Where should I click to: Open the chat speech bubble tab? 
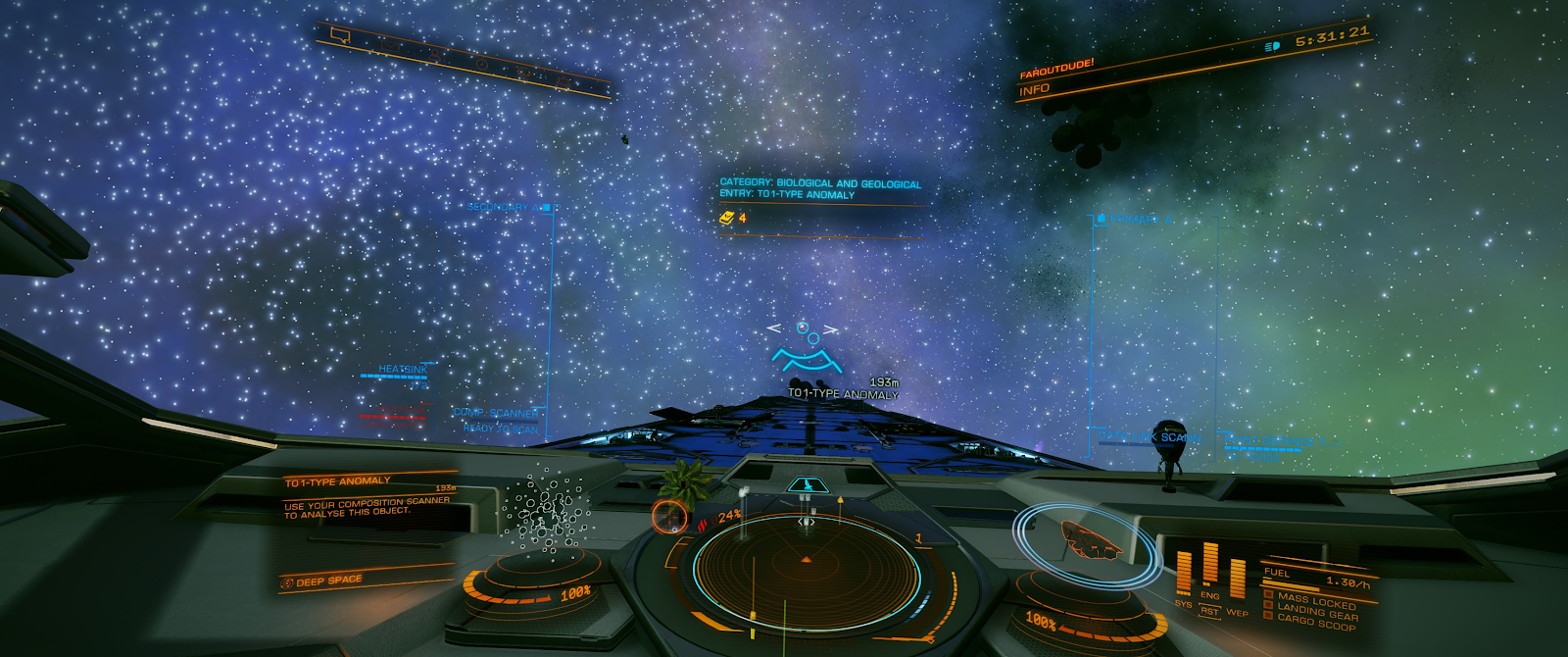click(x=340, y=35)
